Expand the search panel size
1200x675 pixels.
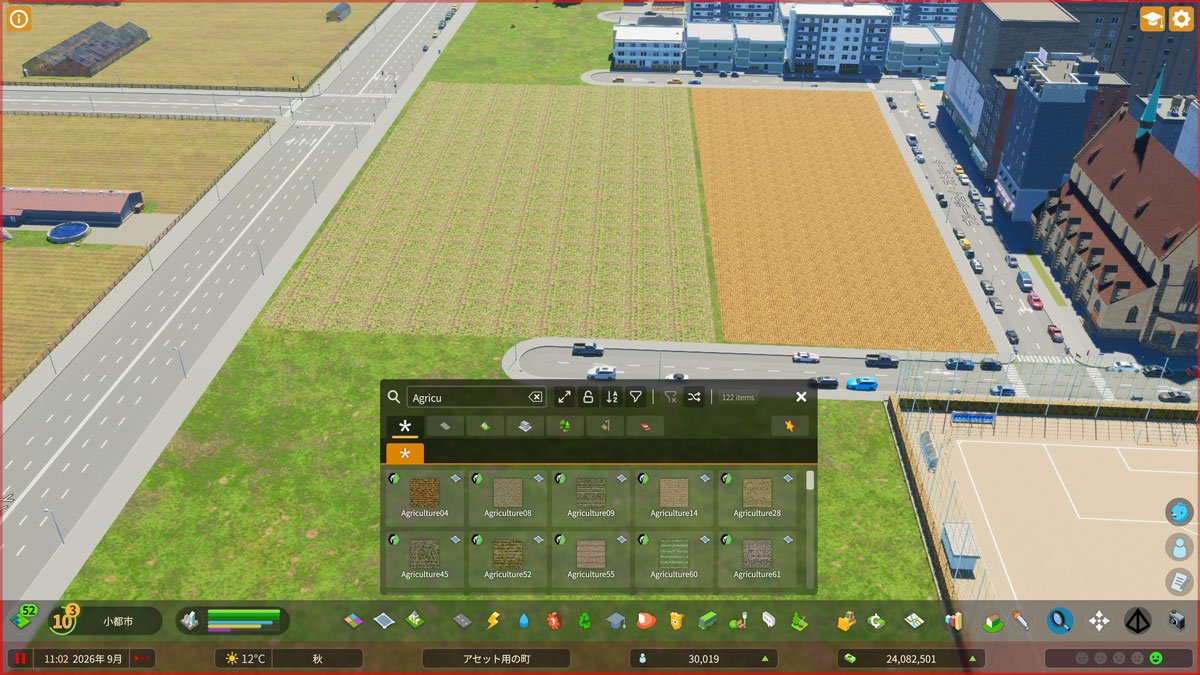coord(564,397)
